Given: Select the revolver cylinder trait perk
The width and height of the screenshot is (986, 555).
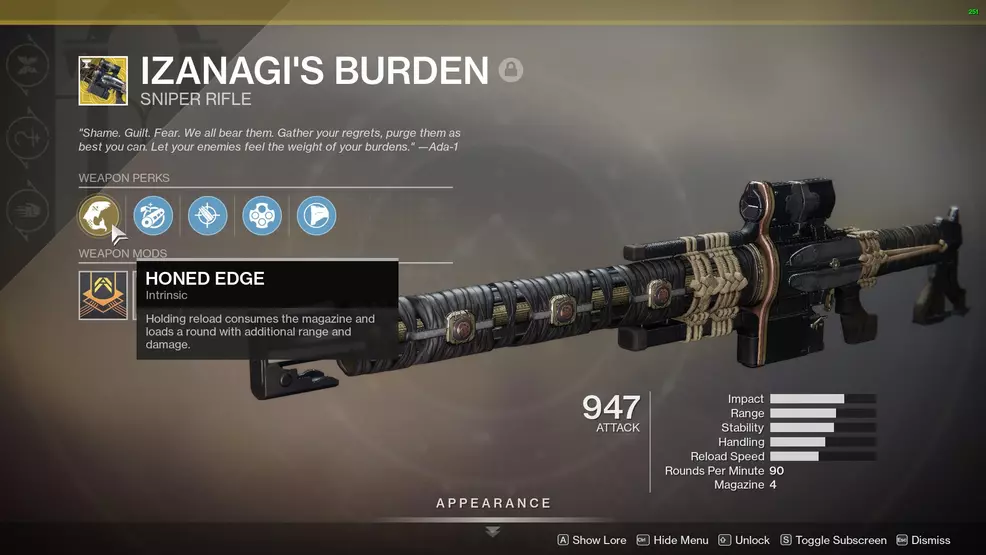Looking at the screenshot, I should 262,215.
